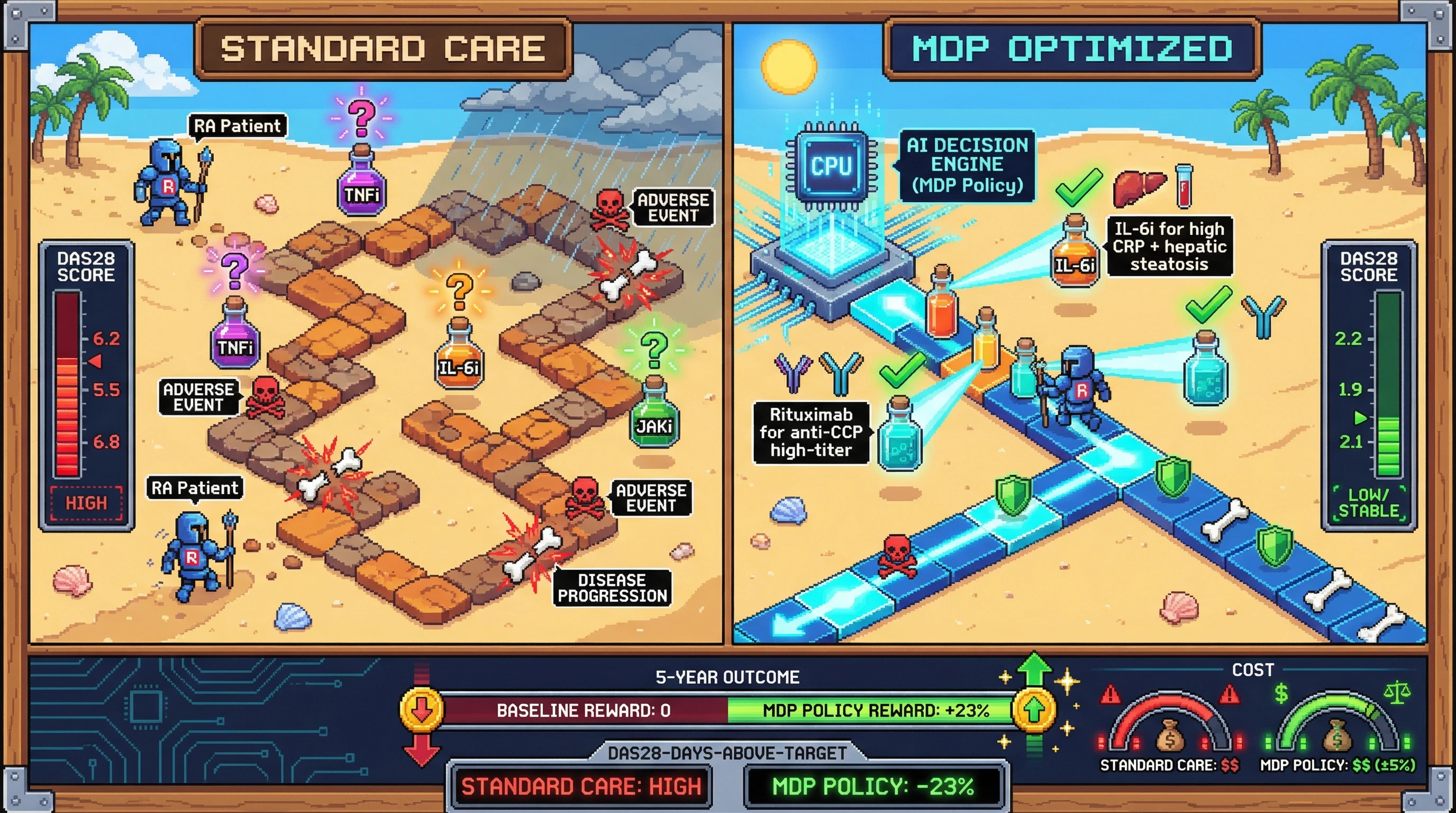Switch to the MDP OPTIMIZED banner

[x=1072, y=49]
